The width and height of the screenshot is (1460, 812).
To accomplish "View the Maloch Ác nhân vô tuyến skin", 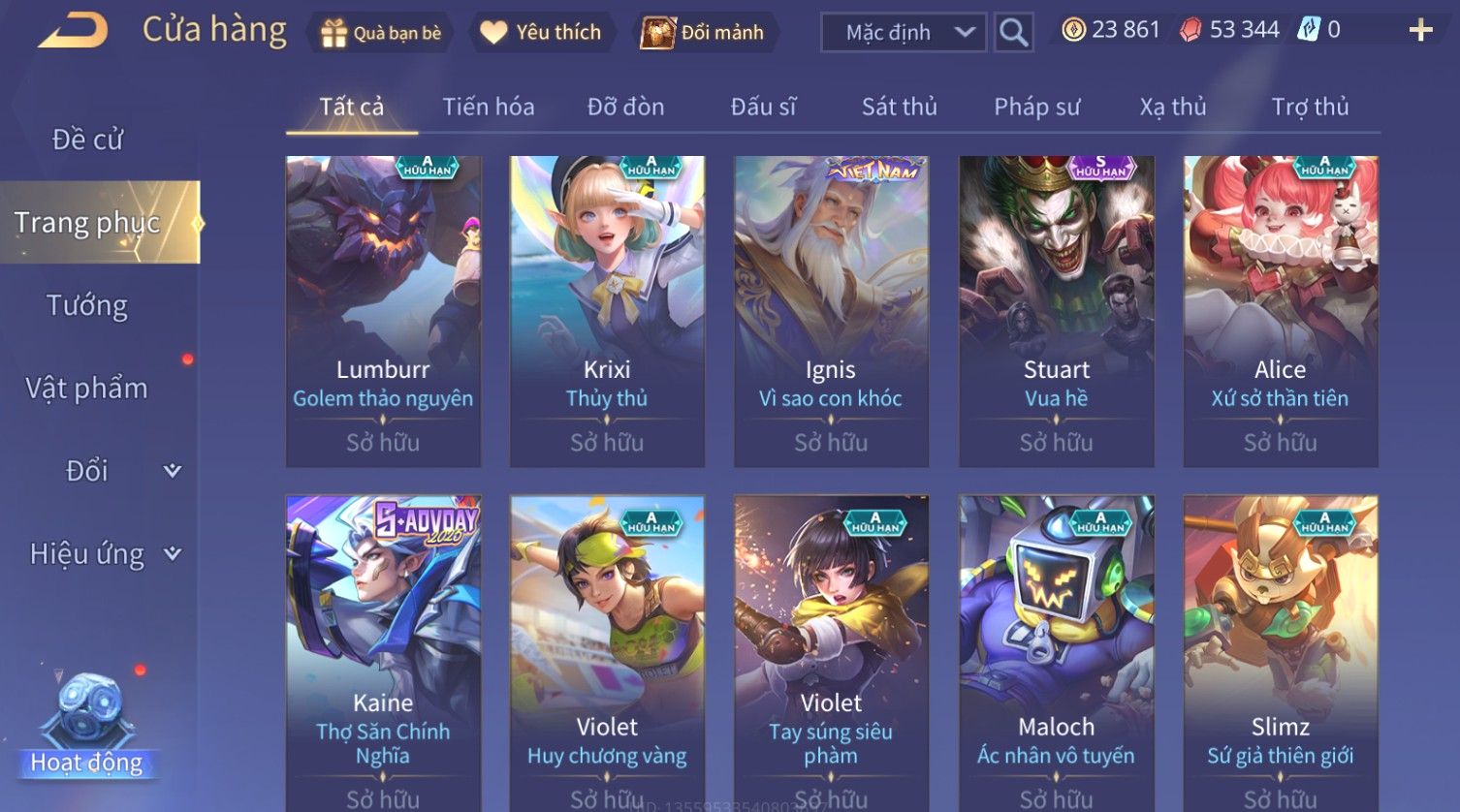I will click(x=1056, y=649).
